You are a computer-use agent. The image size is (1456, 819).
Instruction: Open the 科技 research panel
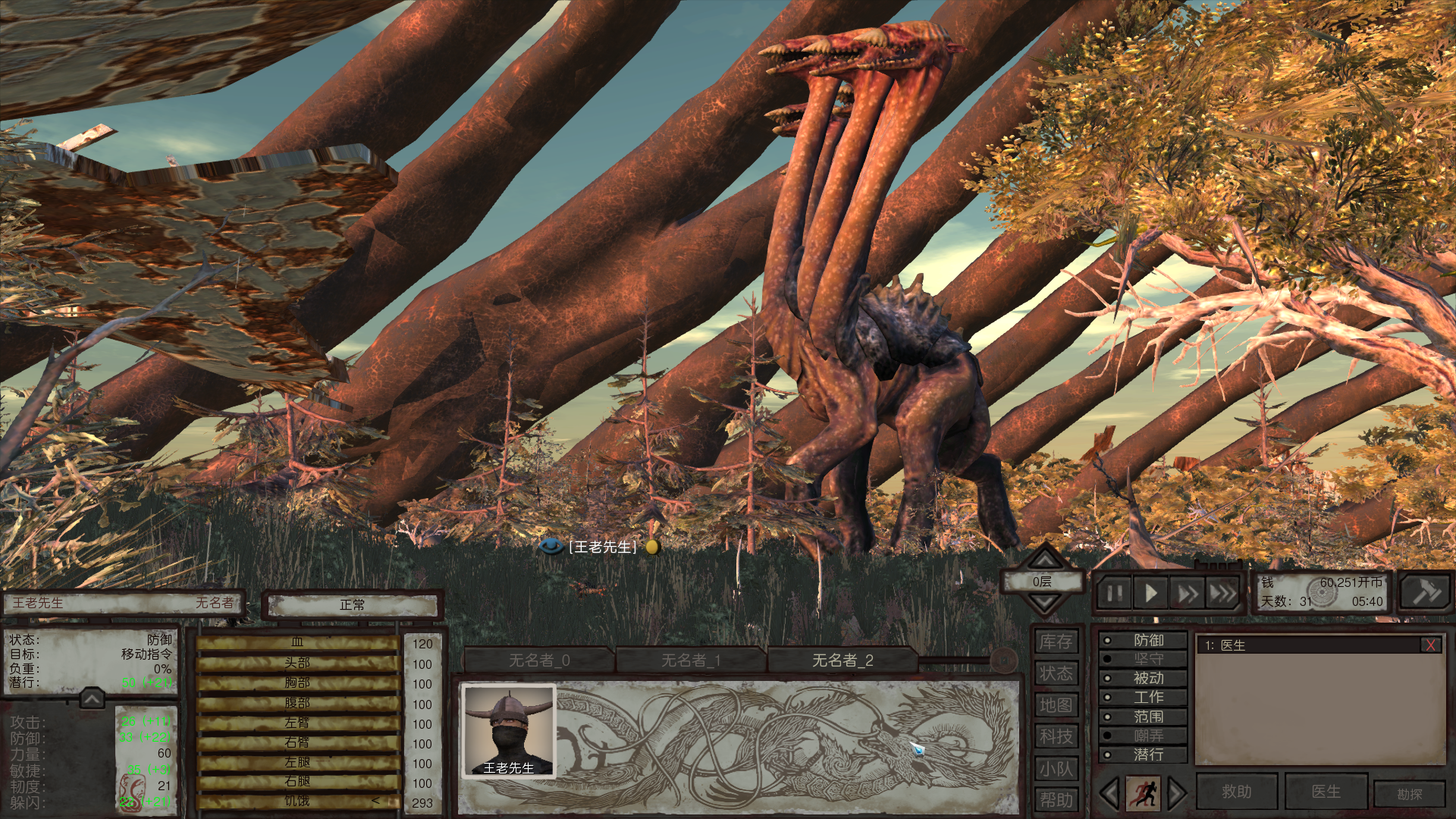[x=1056, y=736]
